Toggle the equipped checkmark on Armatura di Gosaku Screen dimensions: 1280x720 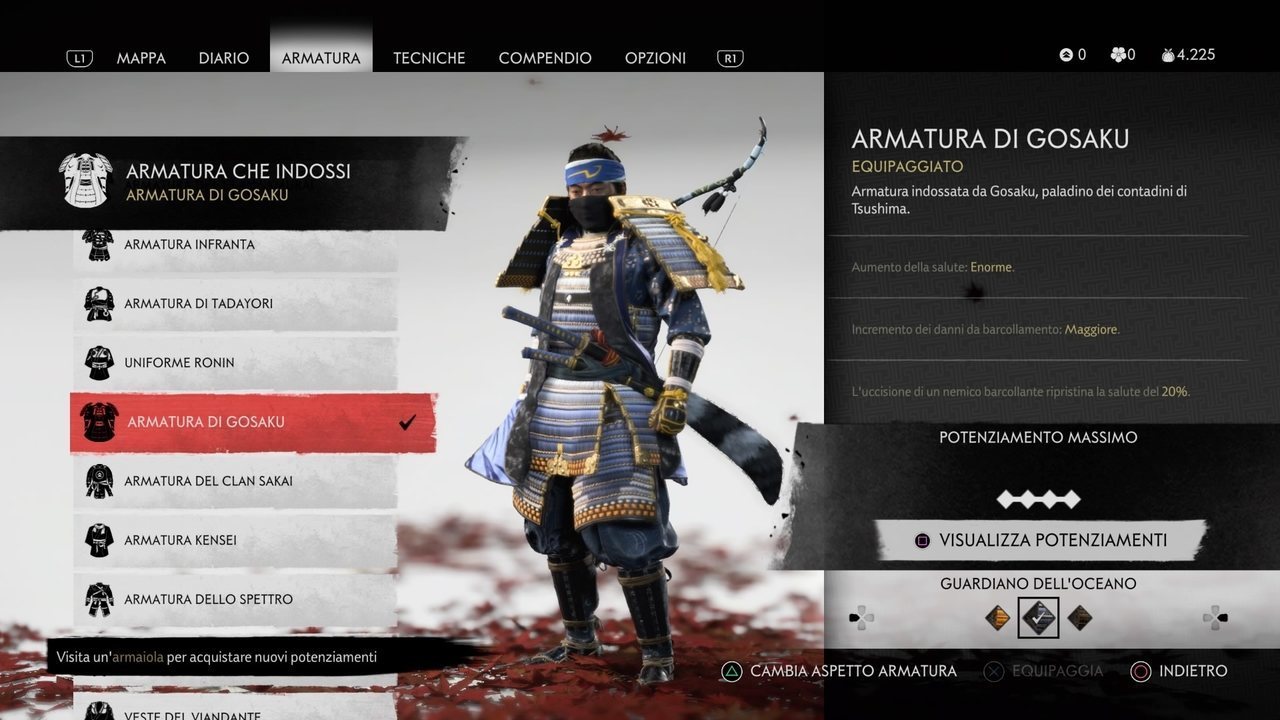point(405,421)
